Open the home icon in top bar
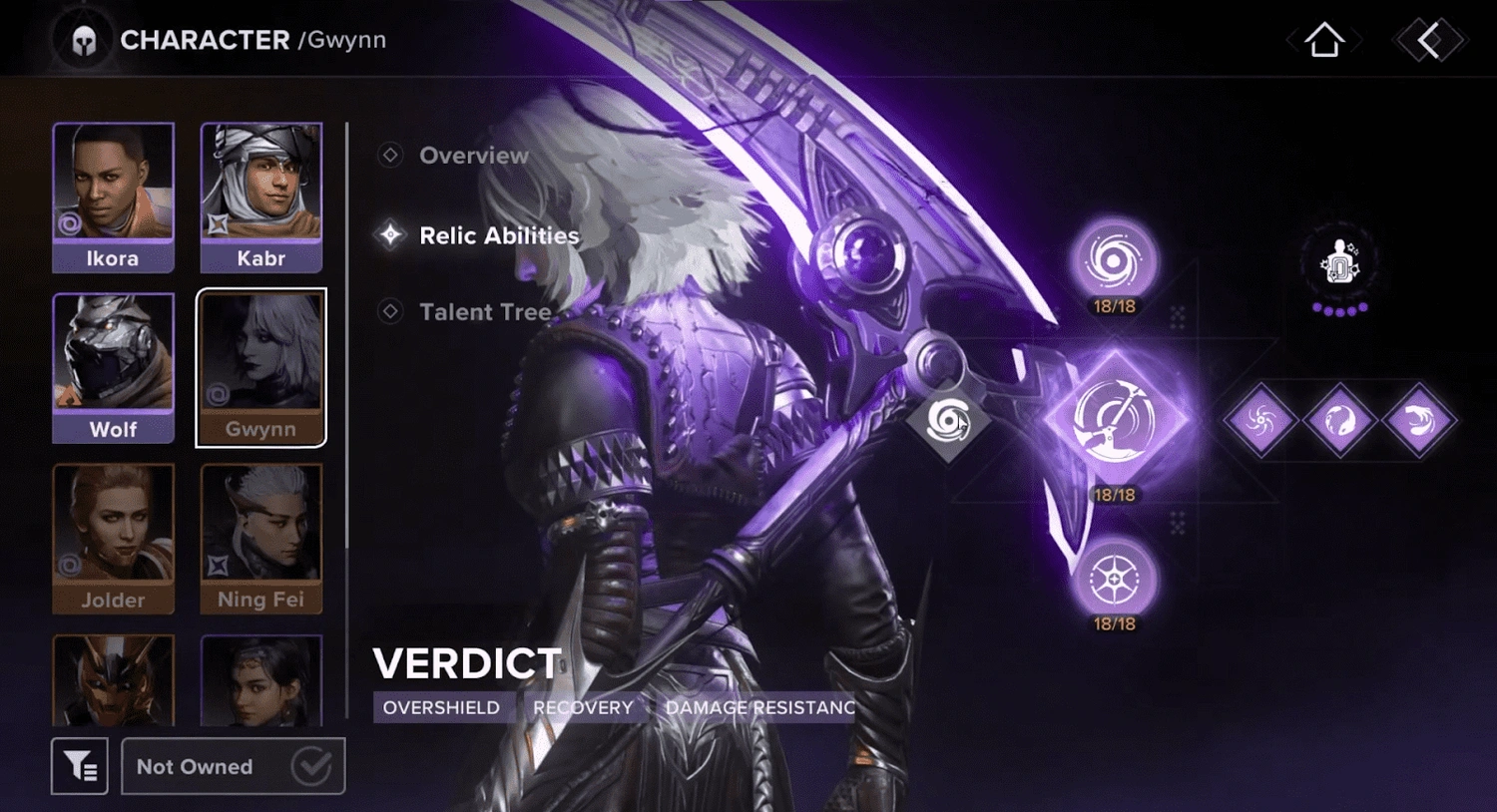This screenshot has height=812, width=1497. click(1323, 40)
